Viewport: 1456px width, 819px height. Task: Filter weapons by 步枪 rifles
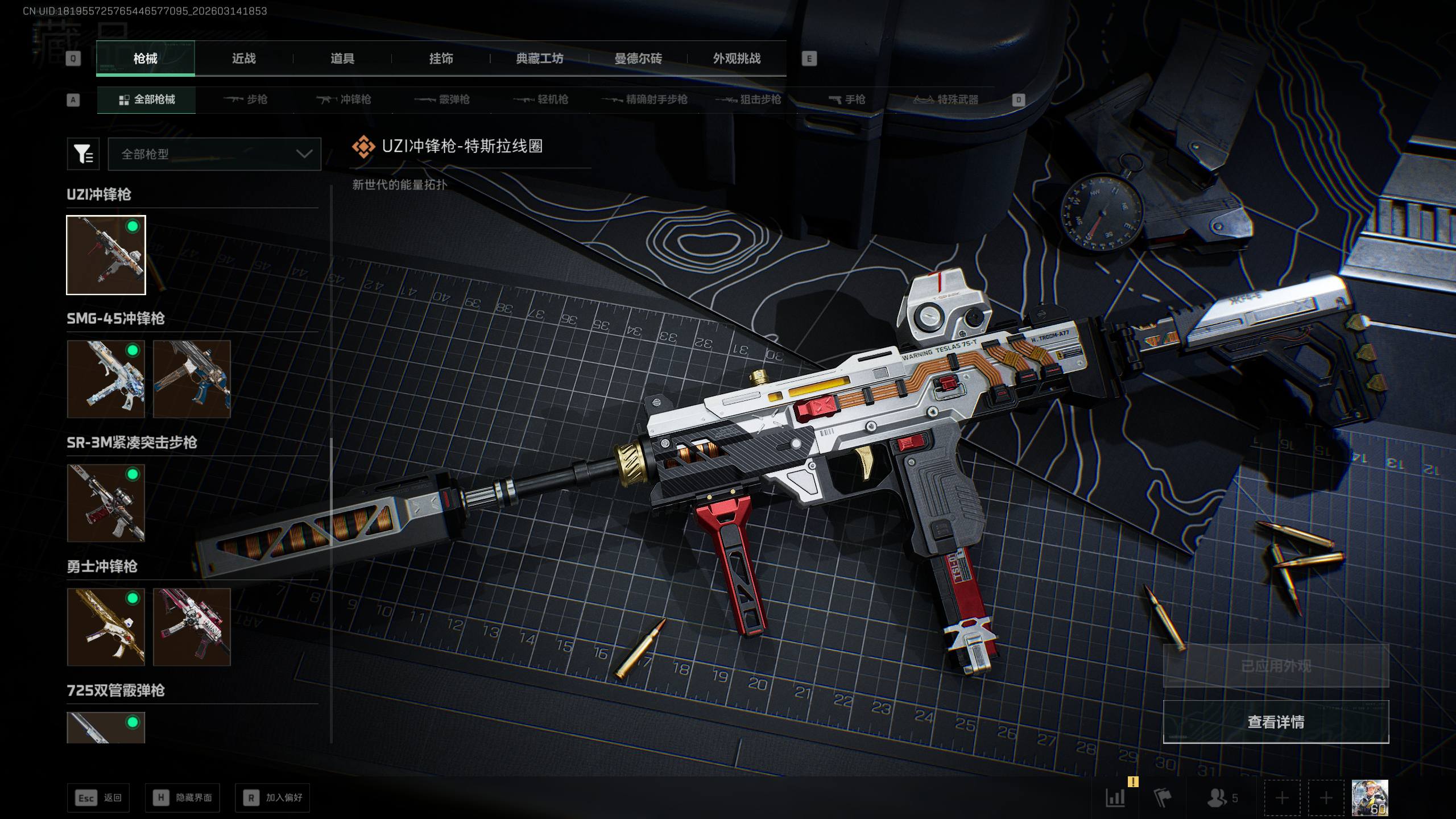point(246,100)
